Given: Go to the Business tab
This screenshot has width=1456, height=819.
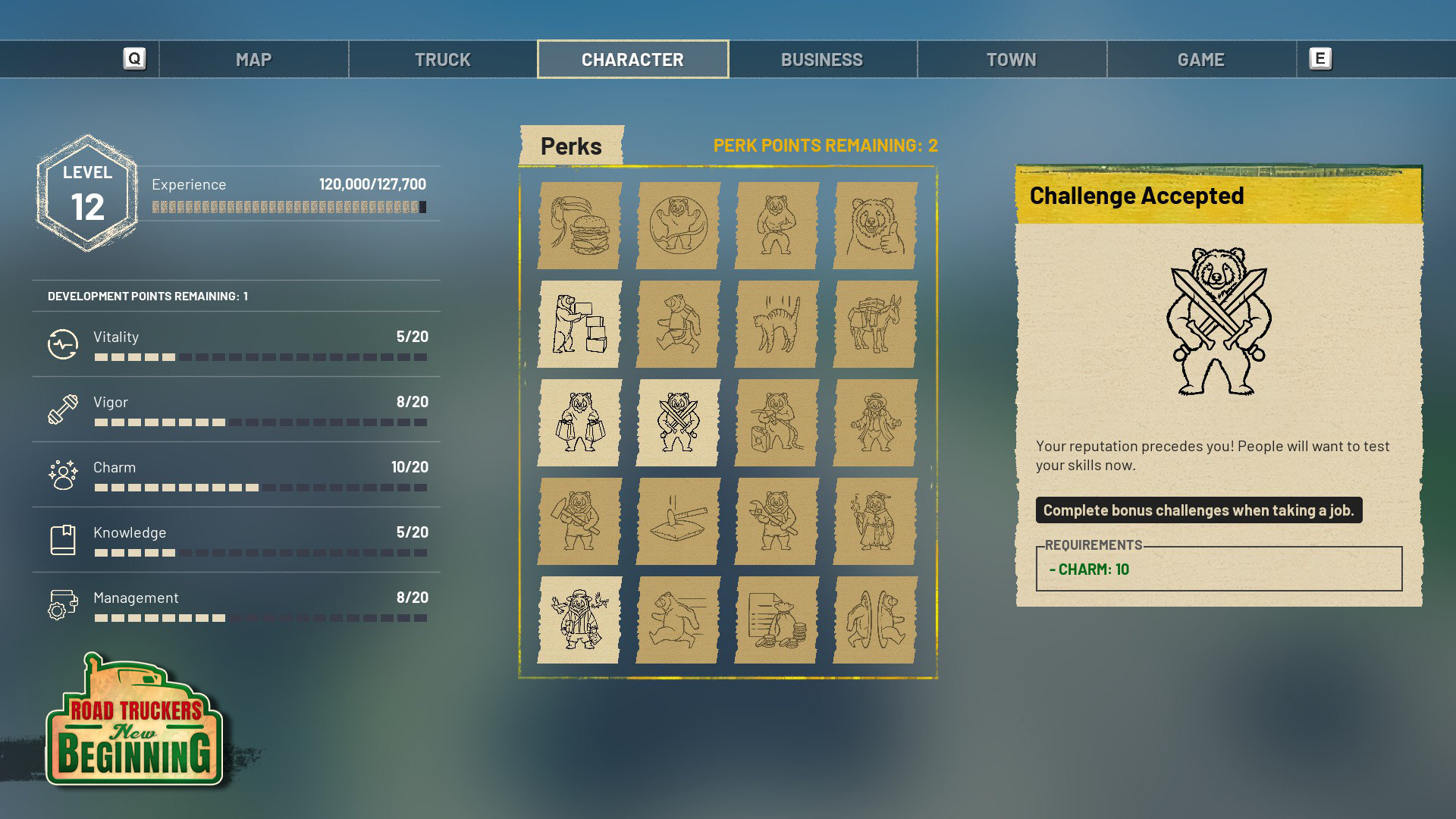Looking at the screenshot, I should point(822,59).
